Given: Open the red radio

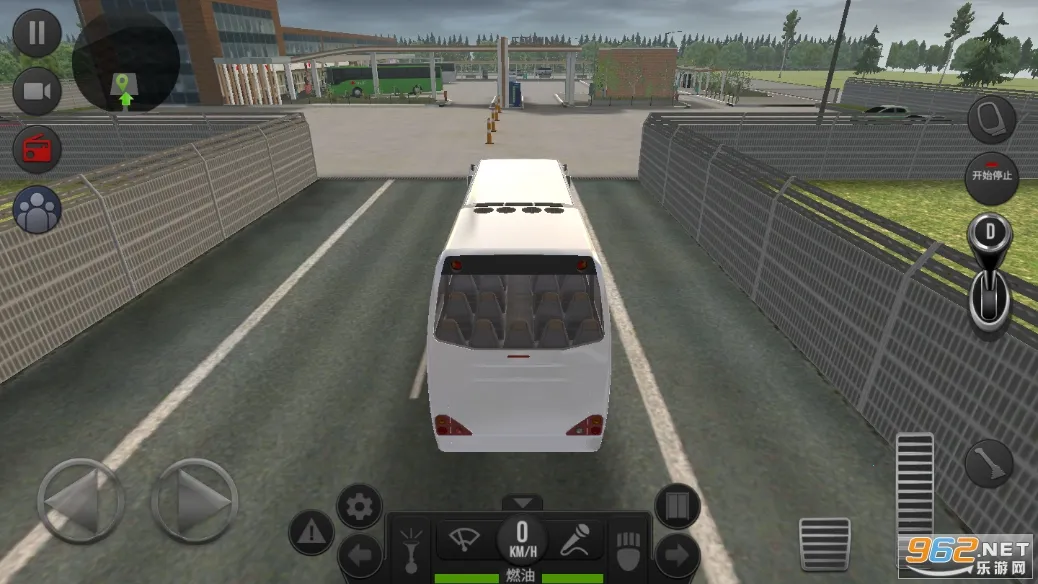Looking at the screenshot, I should [37, 150].
